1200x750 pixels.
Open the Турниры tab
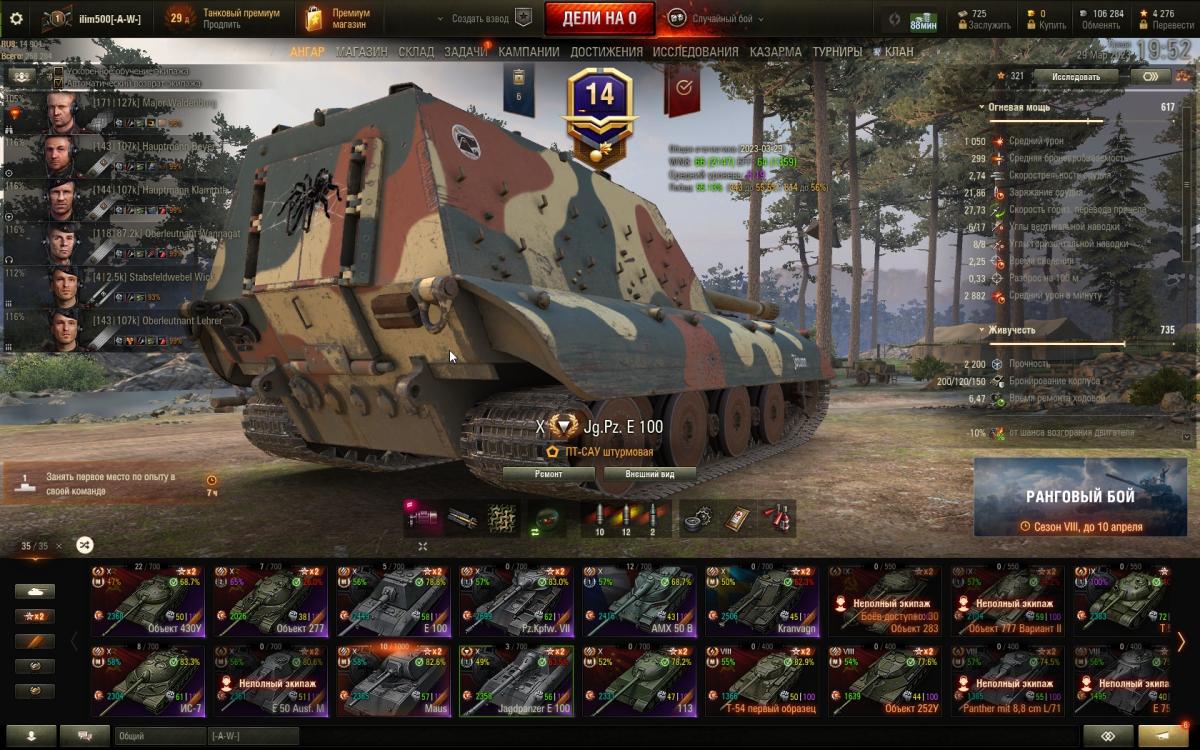[x=837, y=52]
